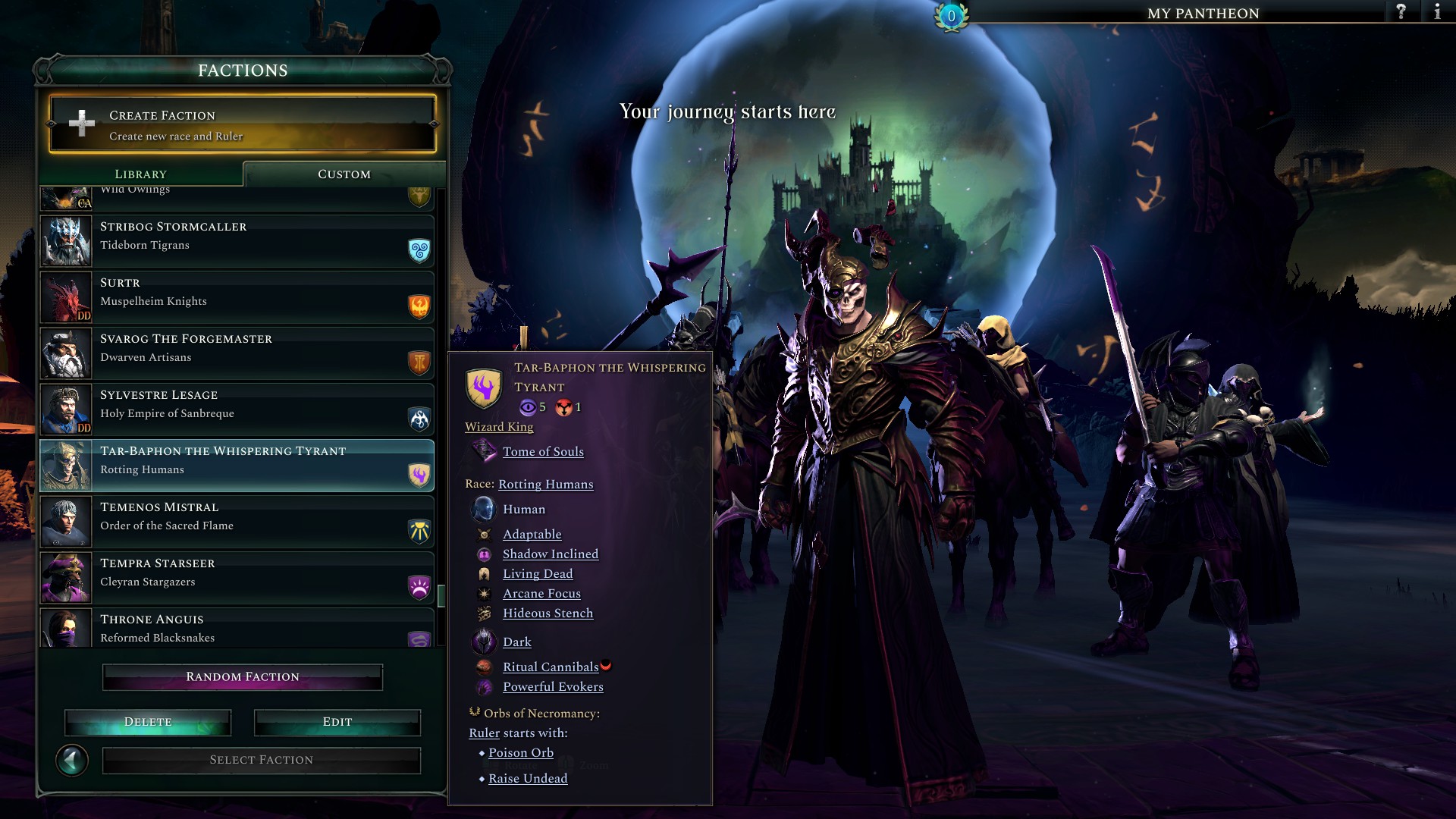This screenshot has width=1456, height=819.
Task: Open the Tome of Souls icon
Action: tap(485, 451)
